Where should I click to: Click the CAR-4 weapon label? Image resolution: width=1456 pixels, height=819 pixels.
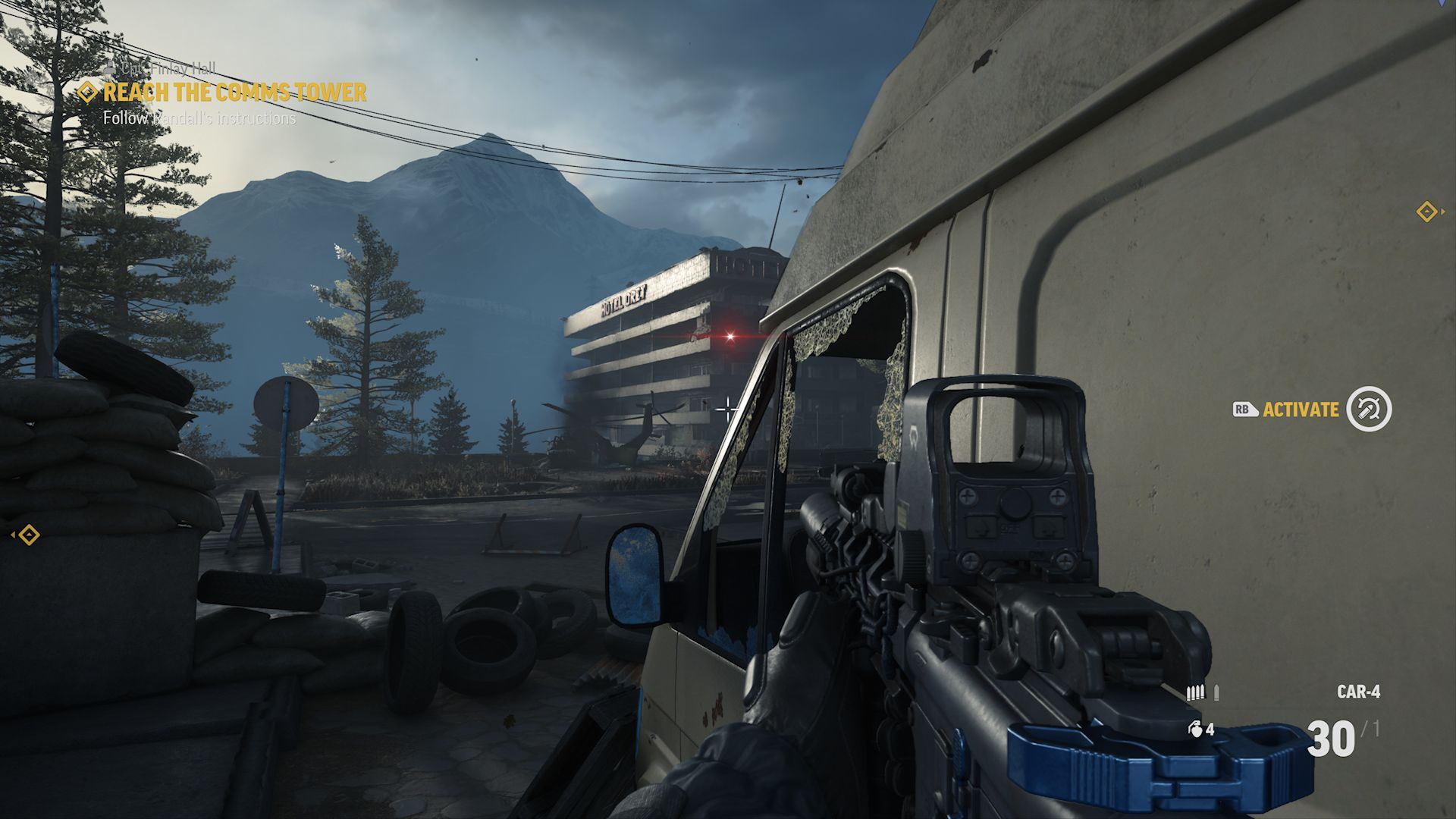(1358, 692)
